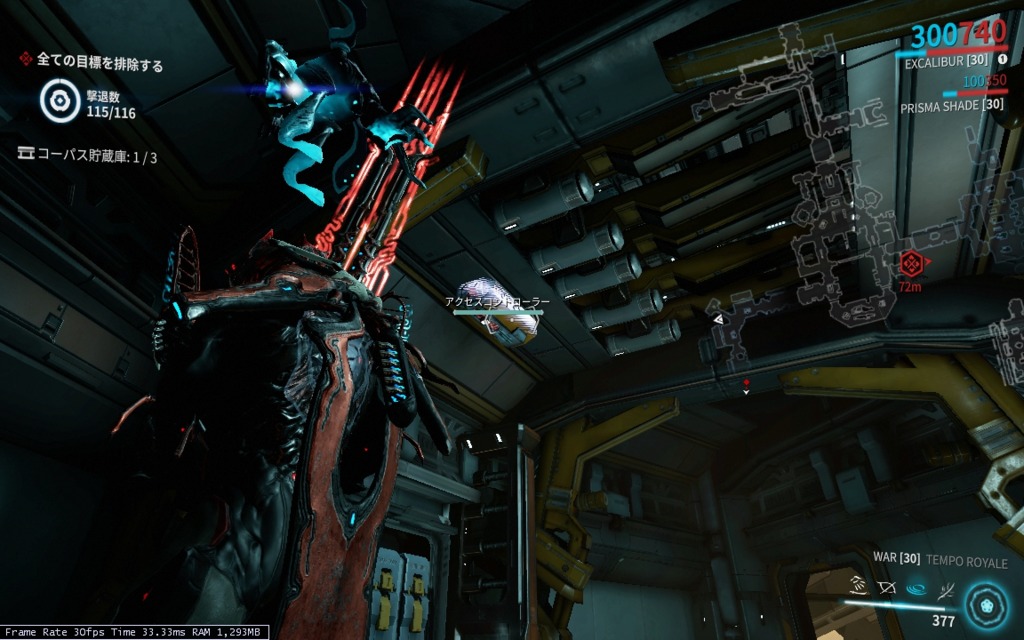This screenshot has height=640, width=1024.
Task: Click the red objective diamond in the tracker
Action: coord(26,60)
